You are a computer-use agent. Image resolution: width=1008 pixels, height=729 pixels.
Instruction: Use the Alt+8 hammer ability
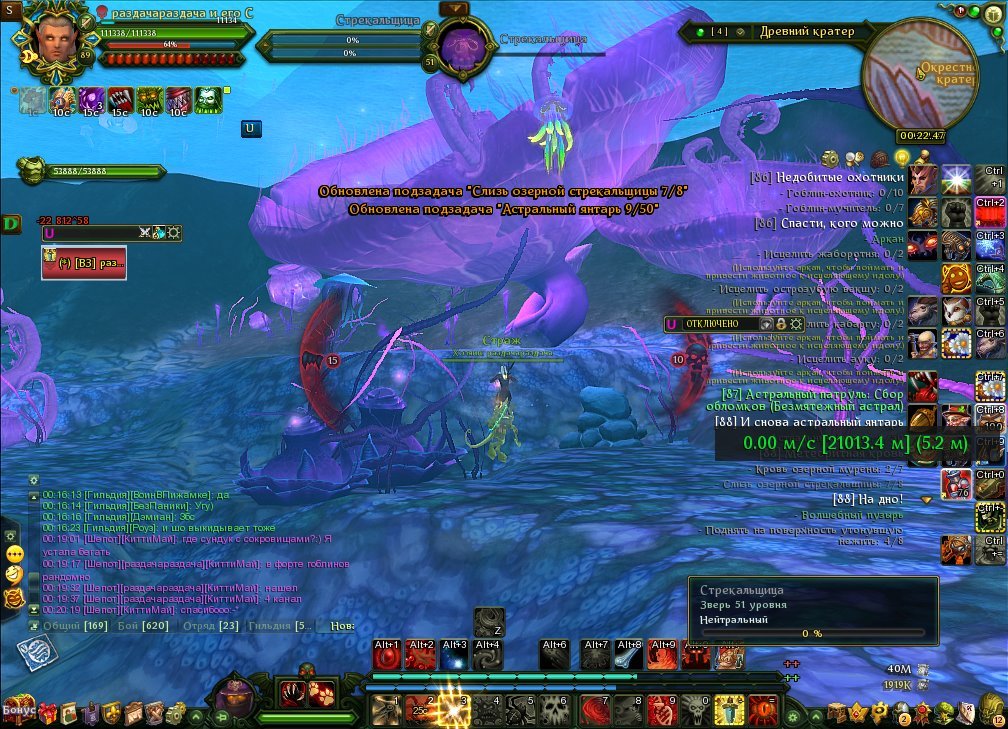pyautogui.click(x=629, y=655)
